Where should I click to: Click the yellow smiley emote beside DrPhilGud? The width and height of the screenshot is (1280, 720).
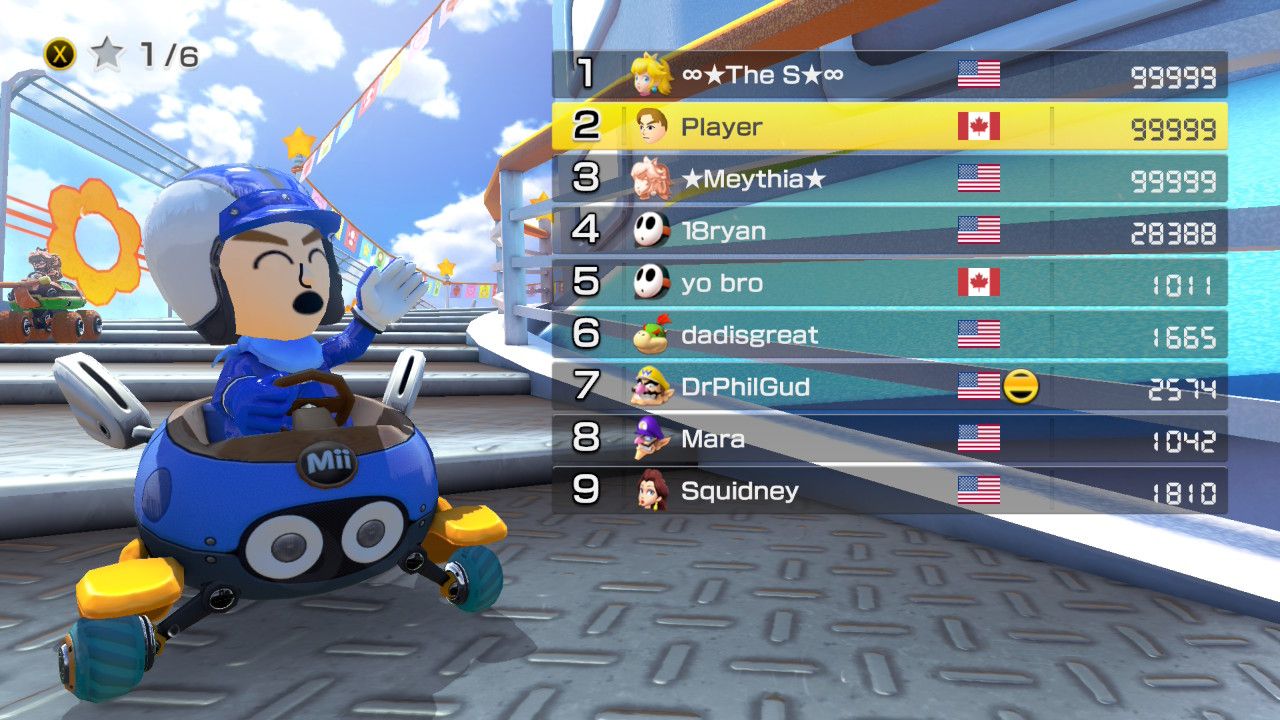1021,386
